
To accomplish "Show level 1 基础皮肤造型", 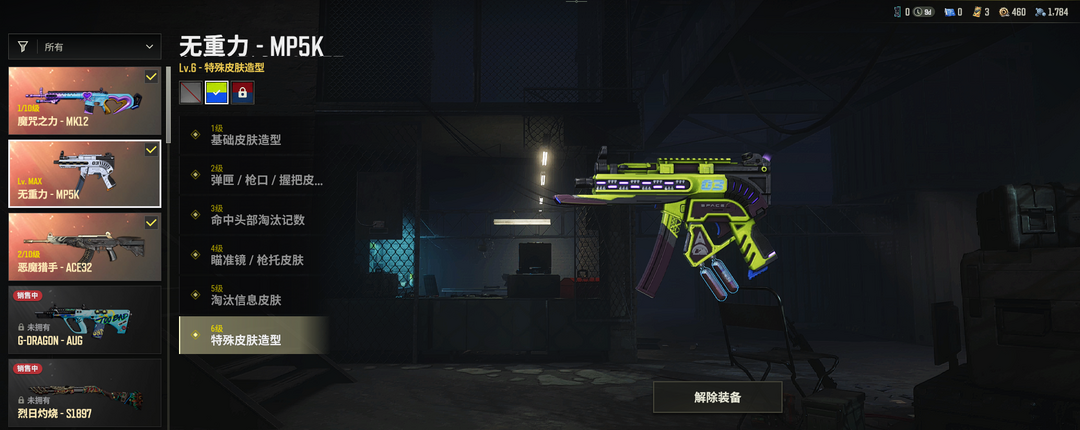I will coord(253,135).
